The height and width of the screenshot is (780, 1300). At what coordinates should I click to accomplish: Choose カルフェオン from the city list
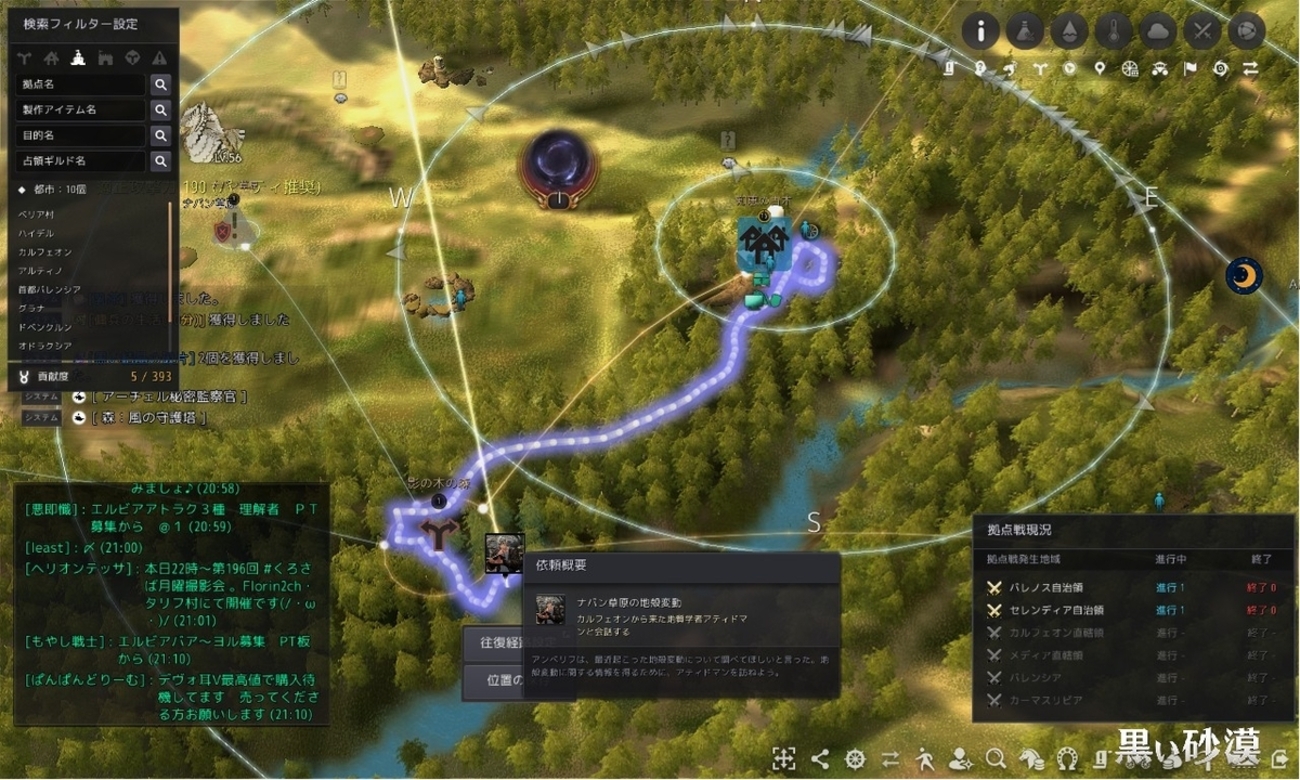tap(42, 252)
